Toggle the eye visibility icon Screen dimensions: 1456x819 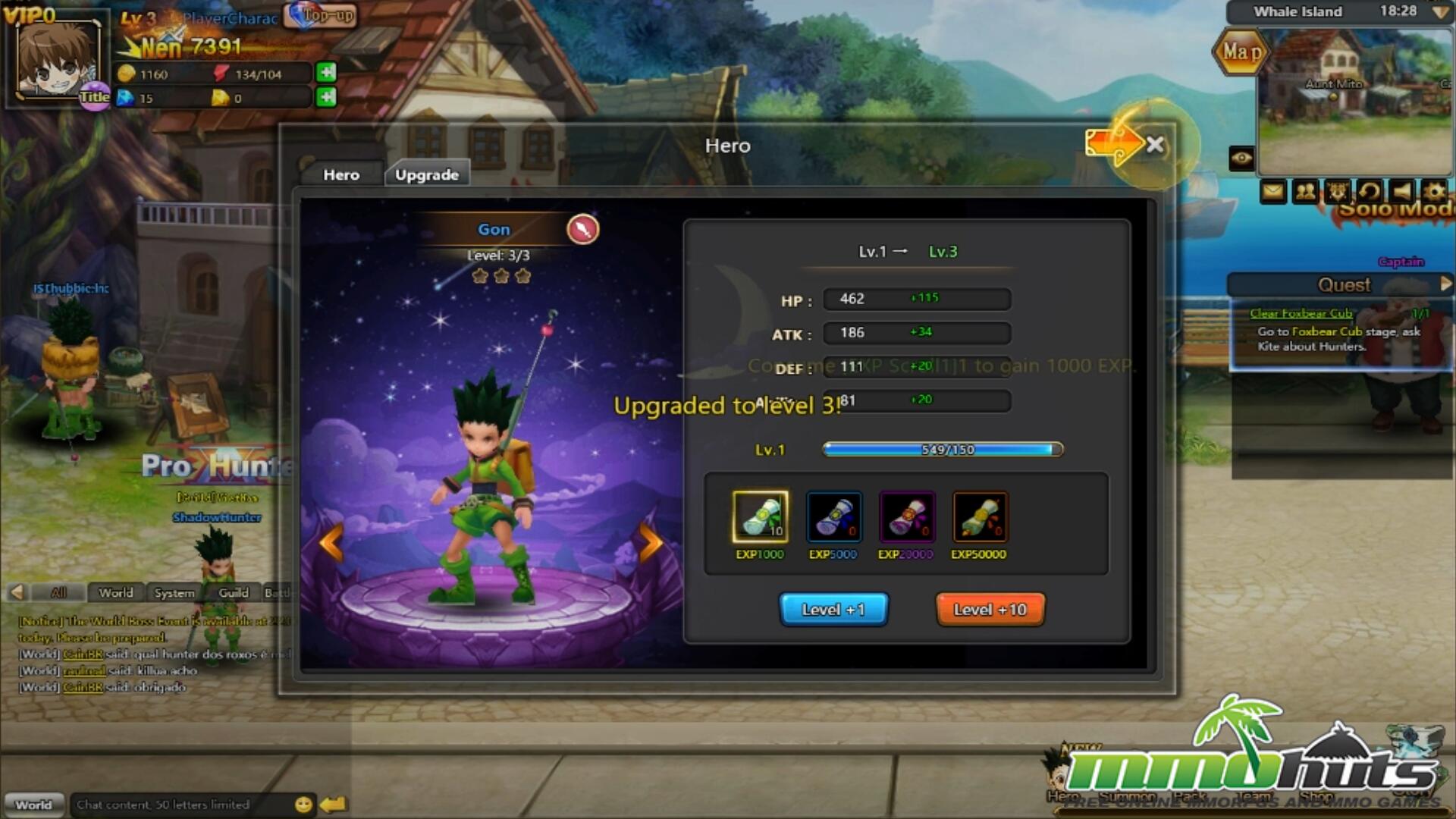point(1241,158)
